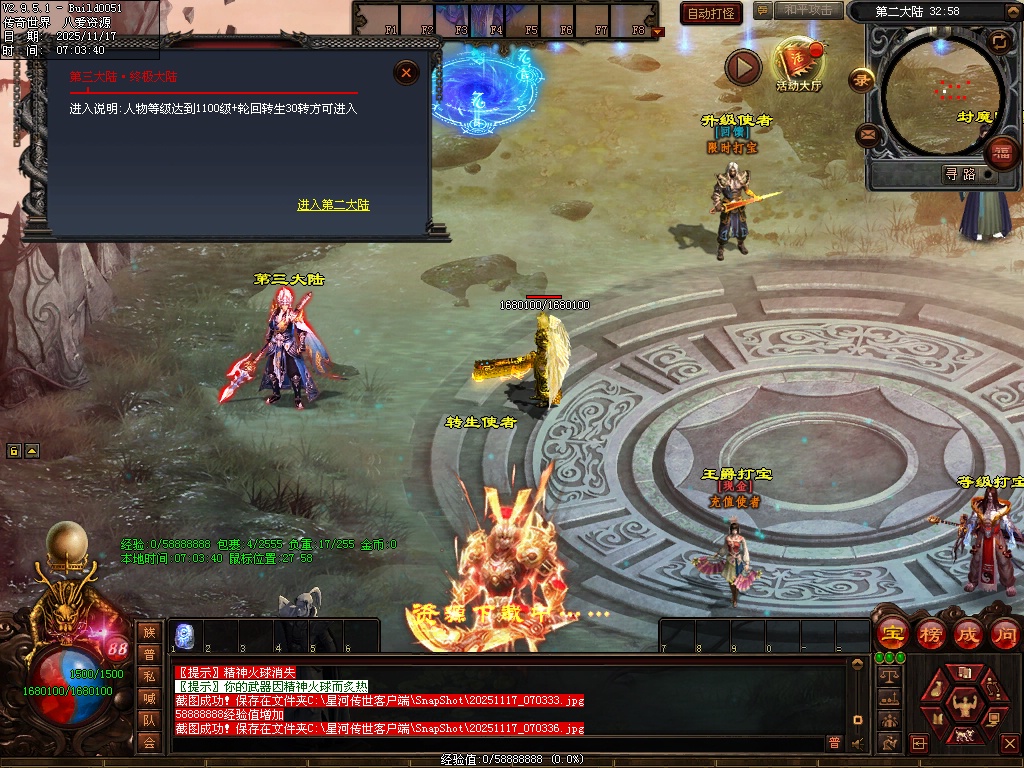Switch chat to the 队 team channel
This screenshot has height=768, width=1024.
click(x=149, y=720)
